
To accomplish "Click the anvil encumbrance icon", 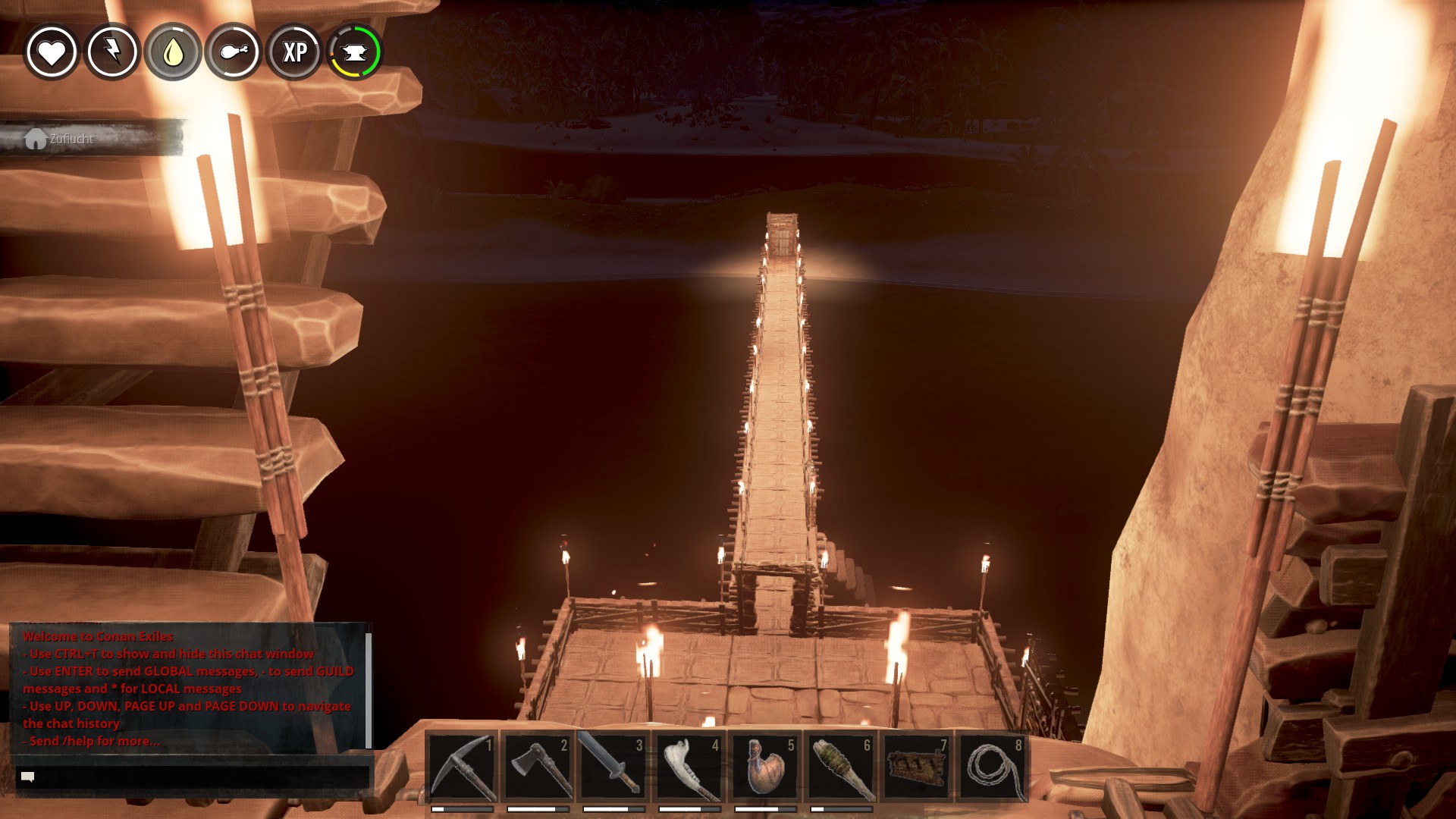I will [355, 52].
